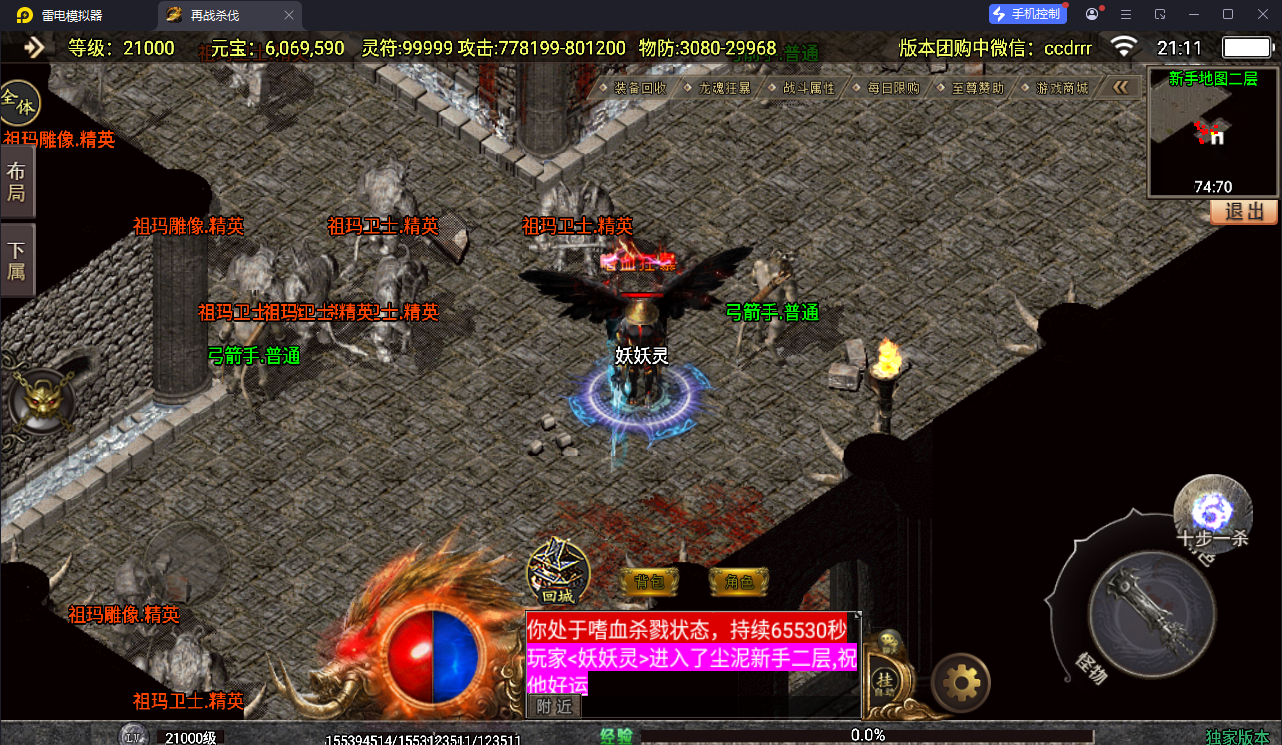Image resolution: width=1282 pixels, height=745 pixels.
Task: Open the 龙魂狂暴 menu entry
Action: (x=724, y=88)
